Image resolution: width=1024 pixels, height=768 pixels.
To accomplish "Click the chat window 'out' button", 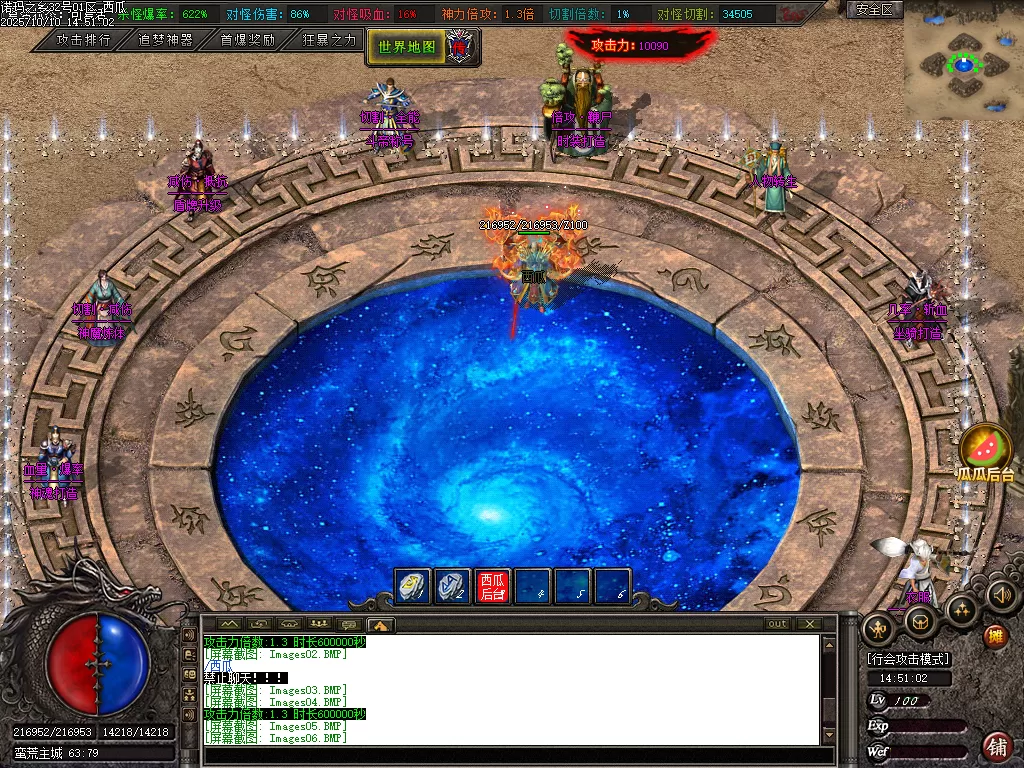I will [777, 624].
